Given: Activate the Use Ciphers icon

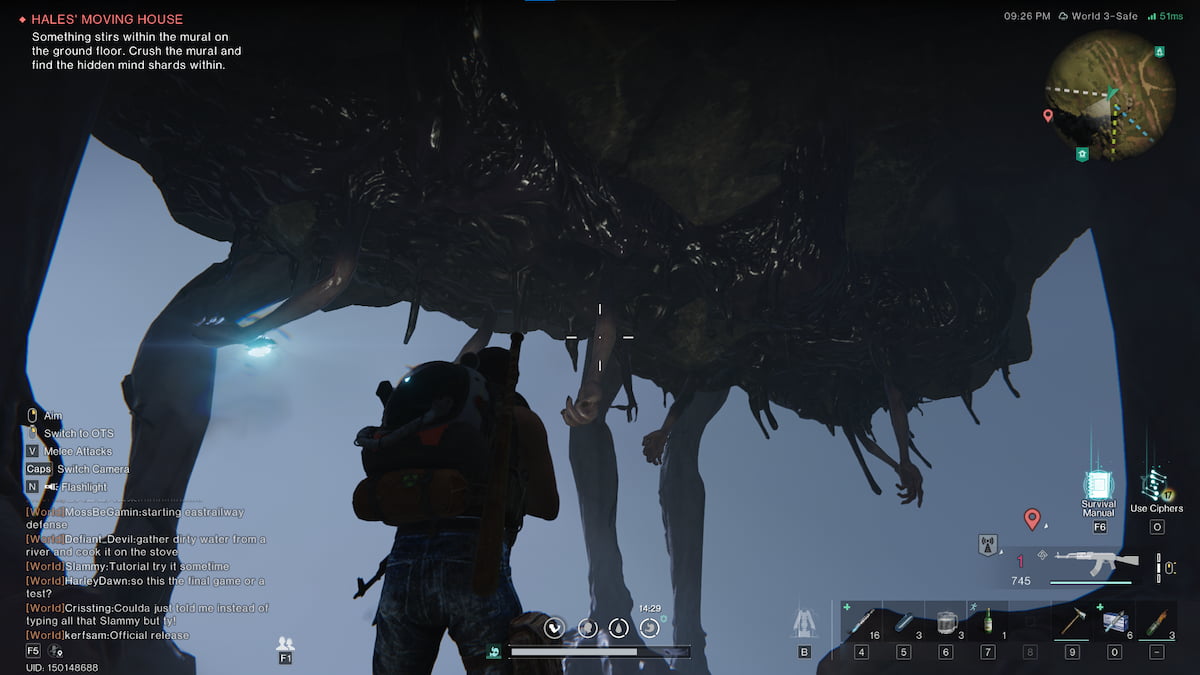Looking at the screenshot, I should pos(1156,488).
